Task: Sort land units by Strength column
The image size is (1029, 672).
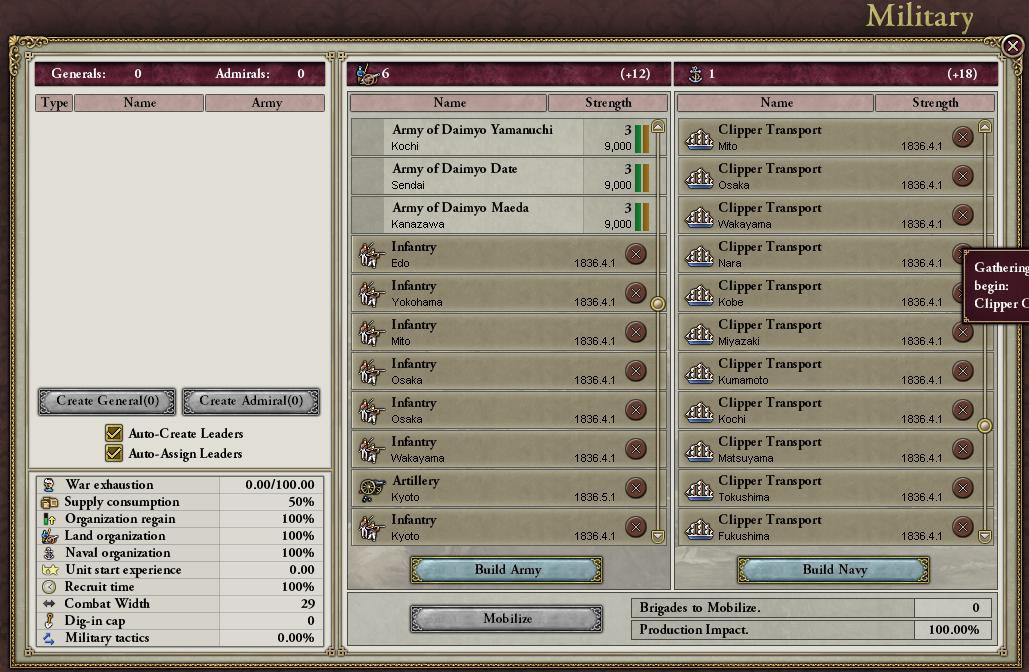Action: (x=608, y=103)
